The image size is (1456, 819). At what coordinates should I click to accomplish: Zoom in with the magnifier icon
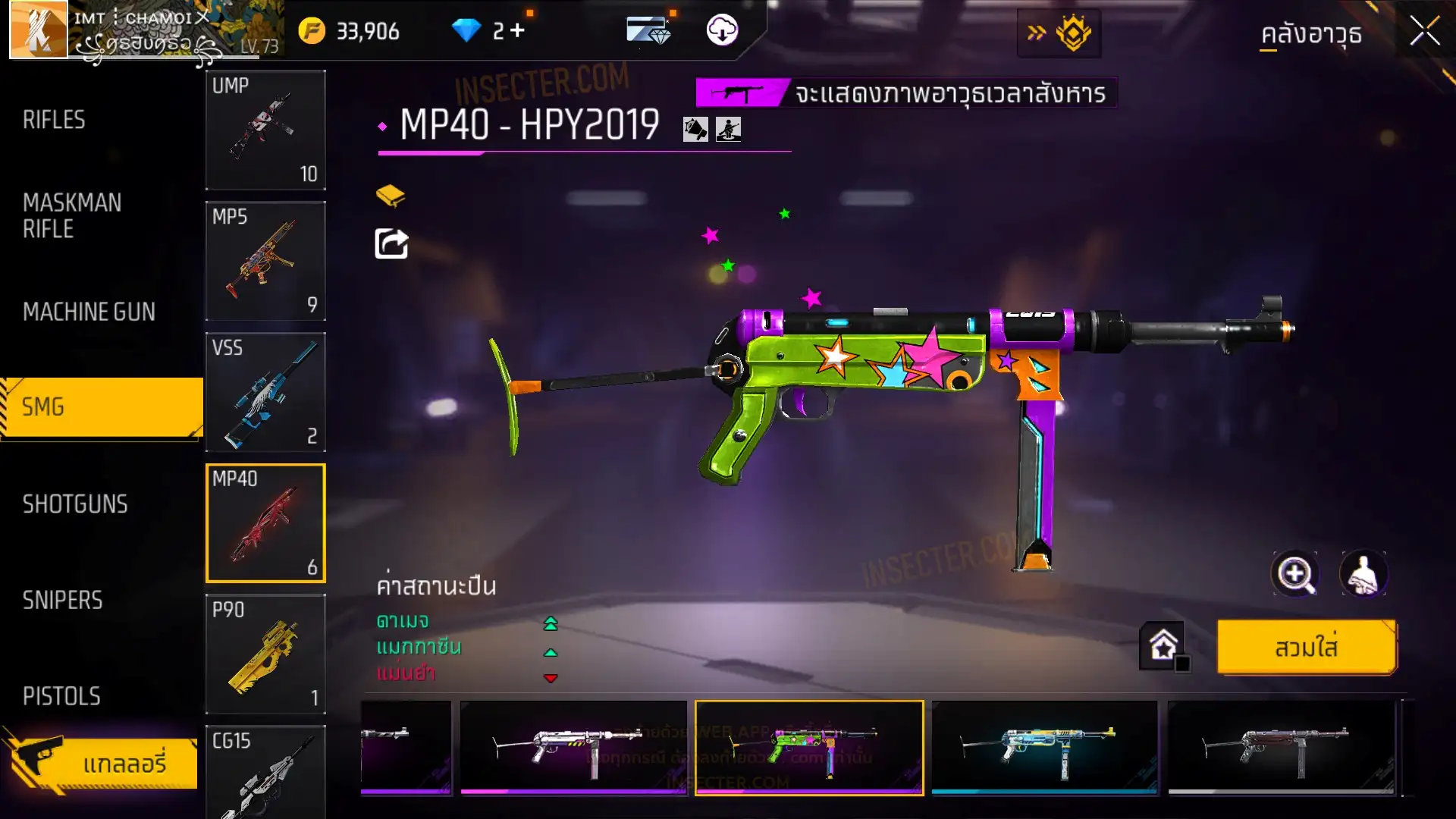click(x=1295, y=574)
